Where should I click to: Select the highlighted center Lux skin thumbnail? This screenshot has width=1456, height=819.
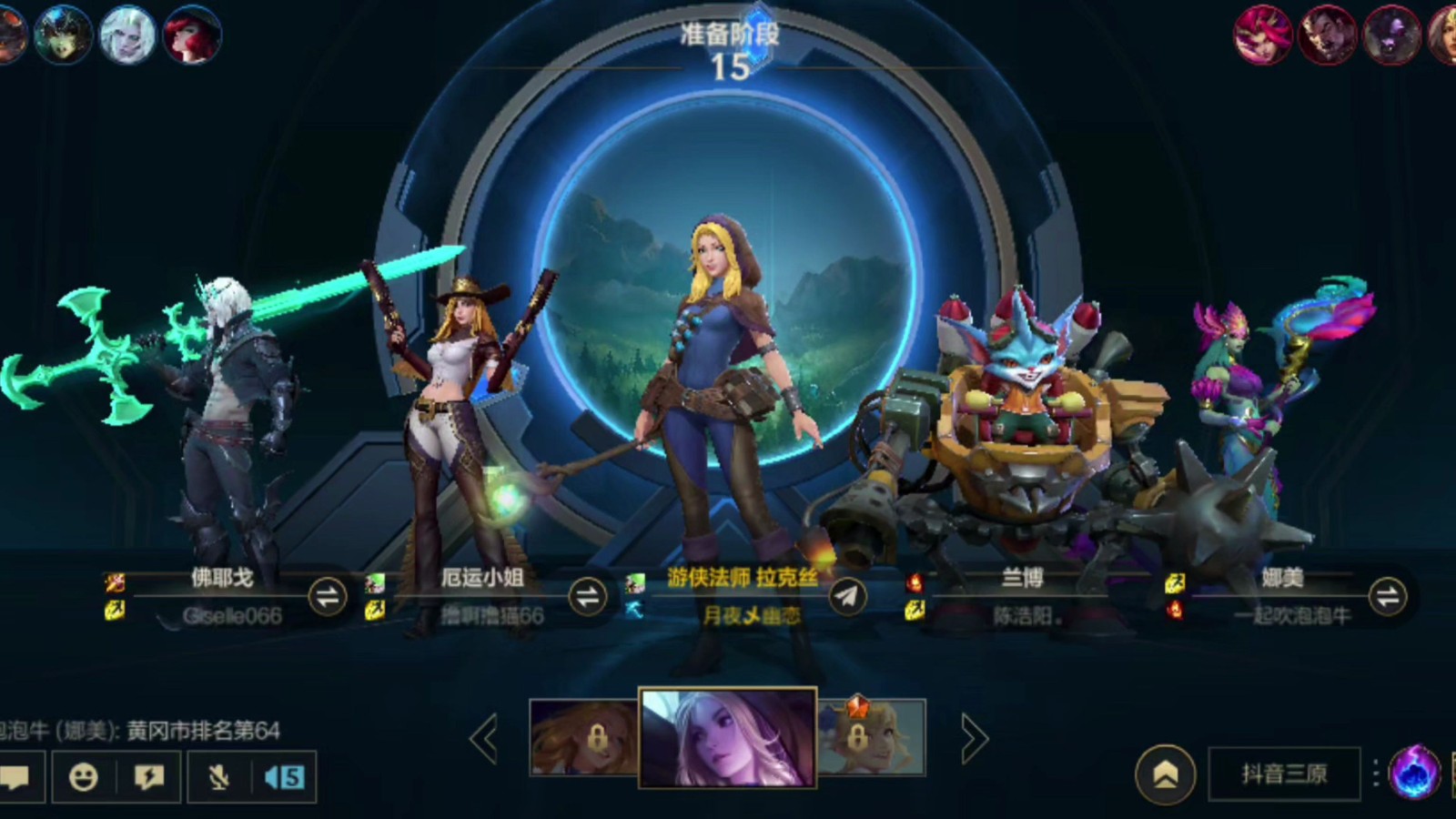pyautogui.click(x=727, y=737)
